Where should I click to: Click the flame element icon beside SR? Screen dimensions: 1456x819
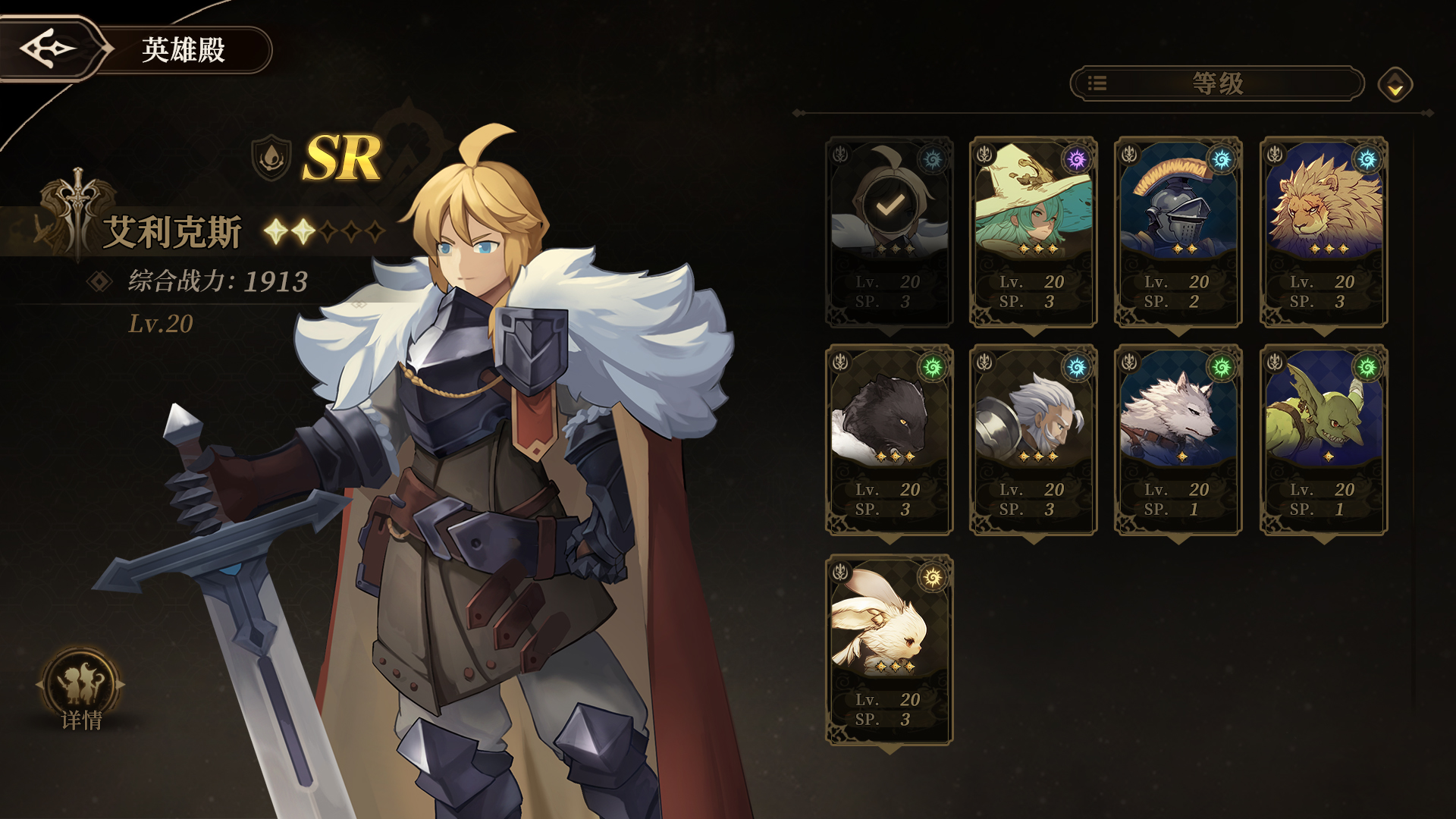click(x=271, y=158)
